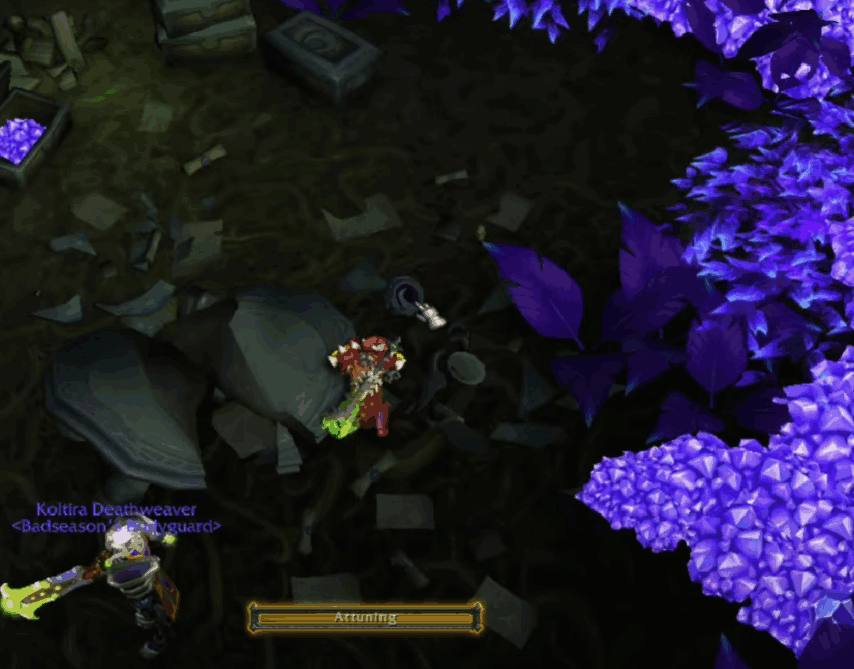Select the Koltira Deathweaver name label
This screenshot has height=669, width=854.
click(116, 510)
